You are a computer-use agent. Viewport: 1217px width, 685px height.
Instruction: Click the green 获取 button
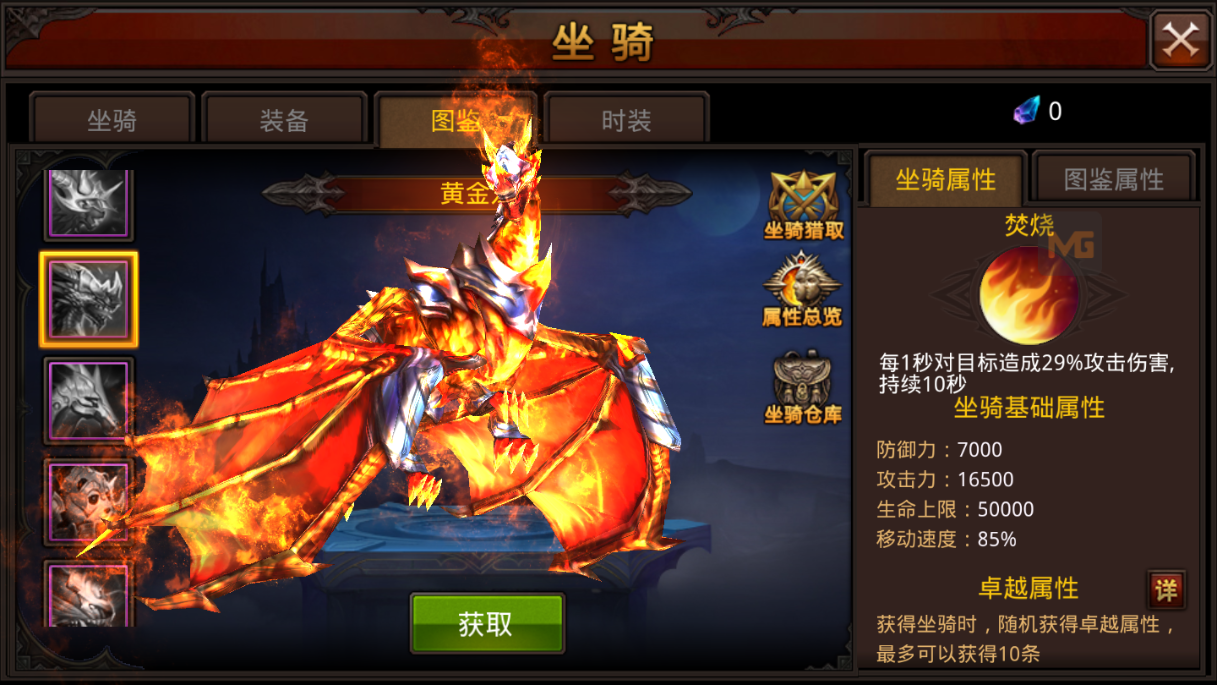(x=487, y=624)
